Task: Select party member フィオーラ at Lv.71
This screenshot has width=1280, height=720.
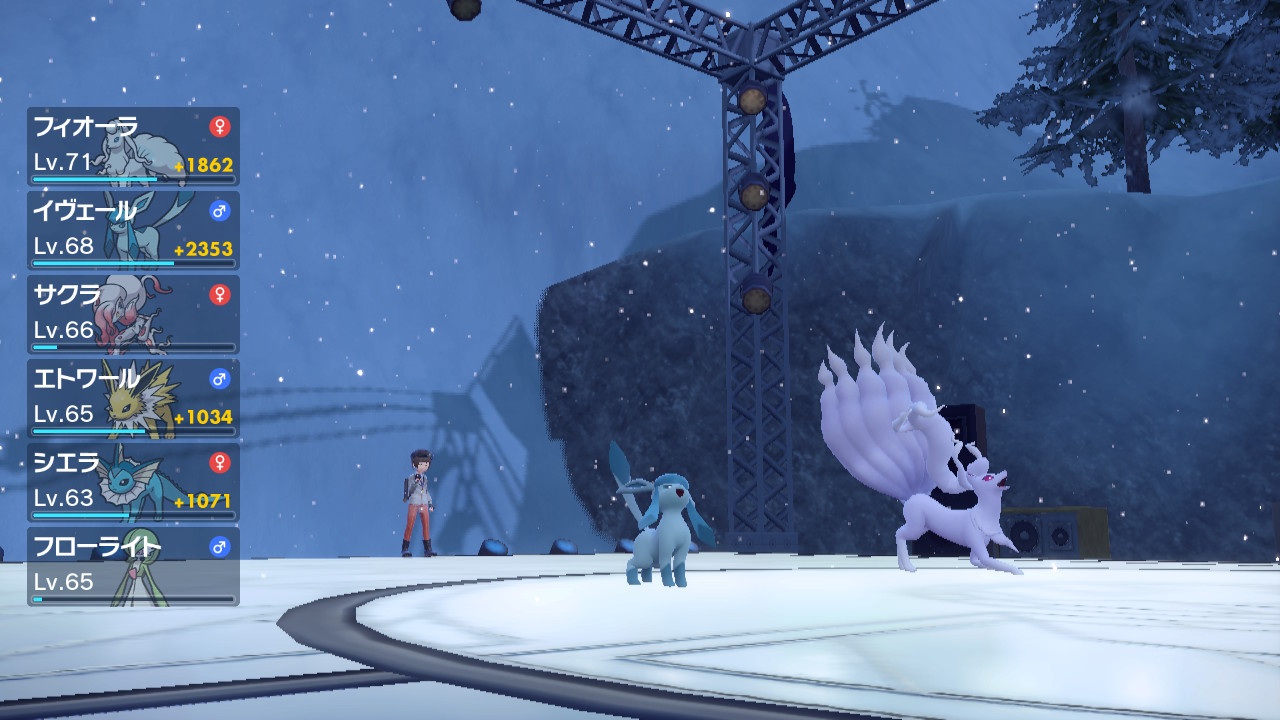Action: tap(133, 146)
